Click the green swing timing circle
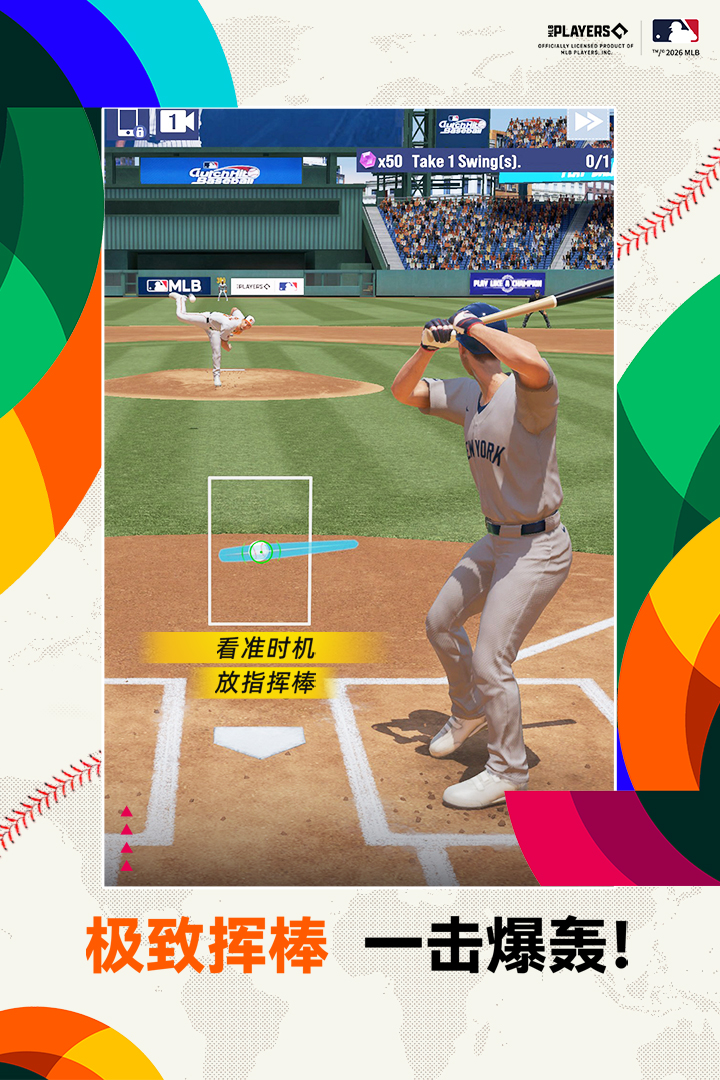720x1080 pixels. 260,550
